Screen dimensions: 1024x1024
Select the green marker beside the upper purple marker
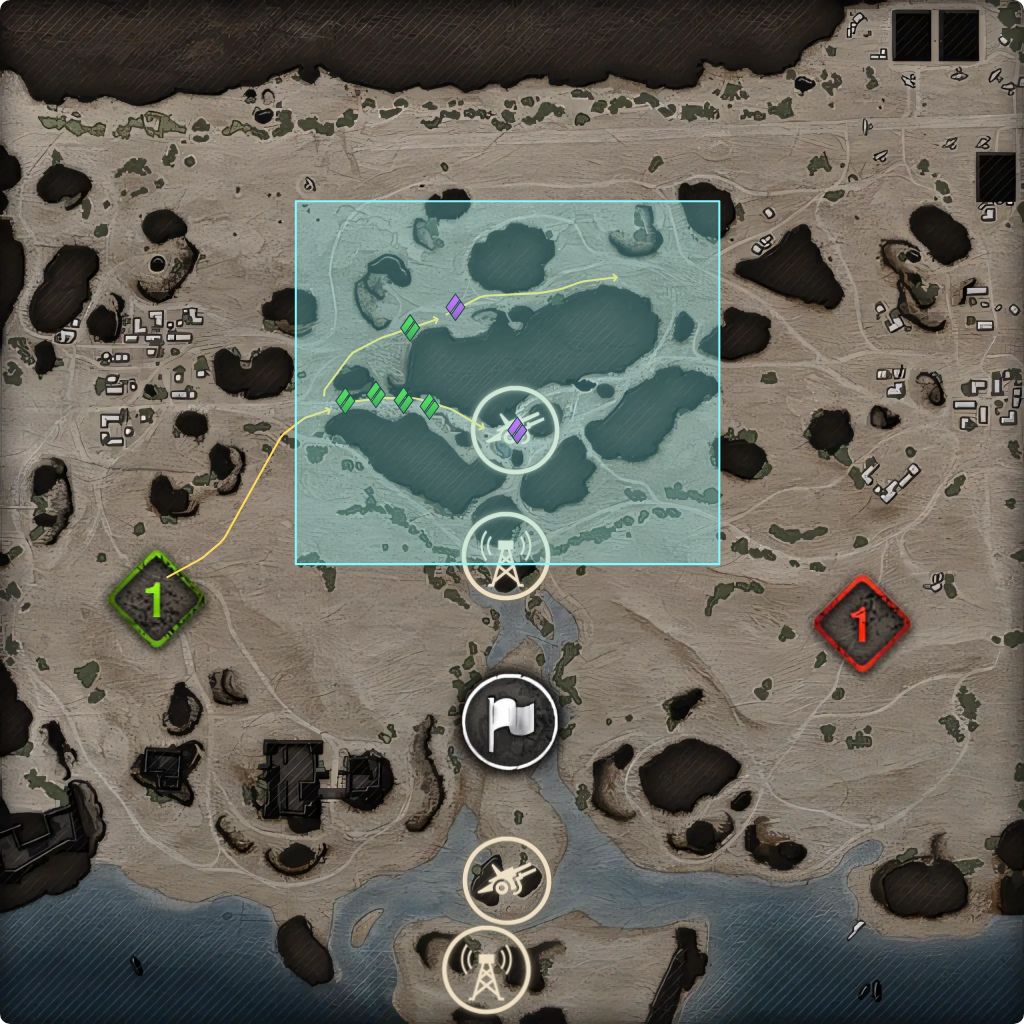pyautogui.click(x=410, y=327)
